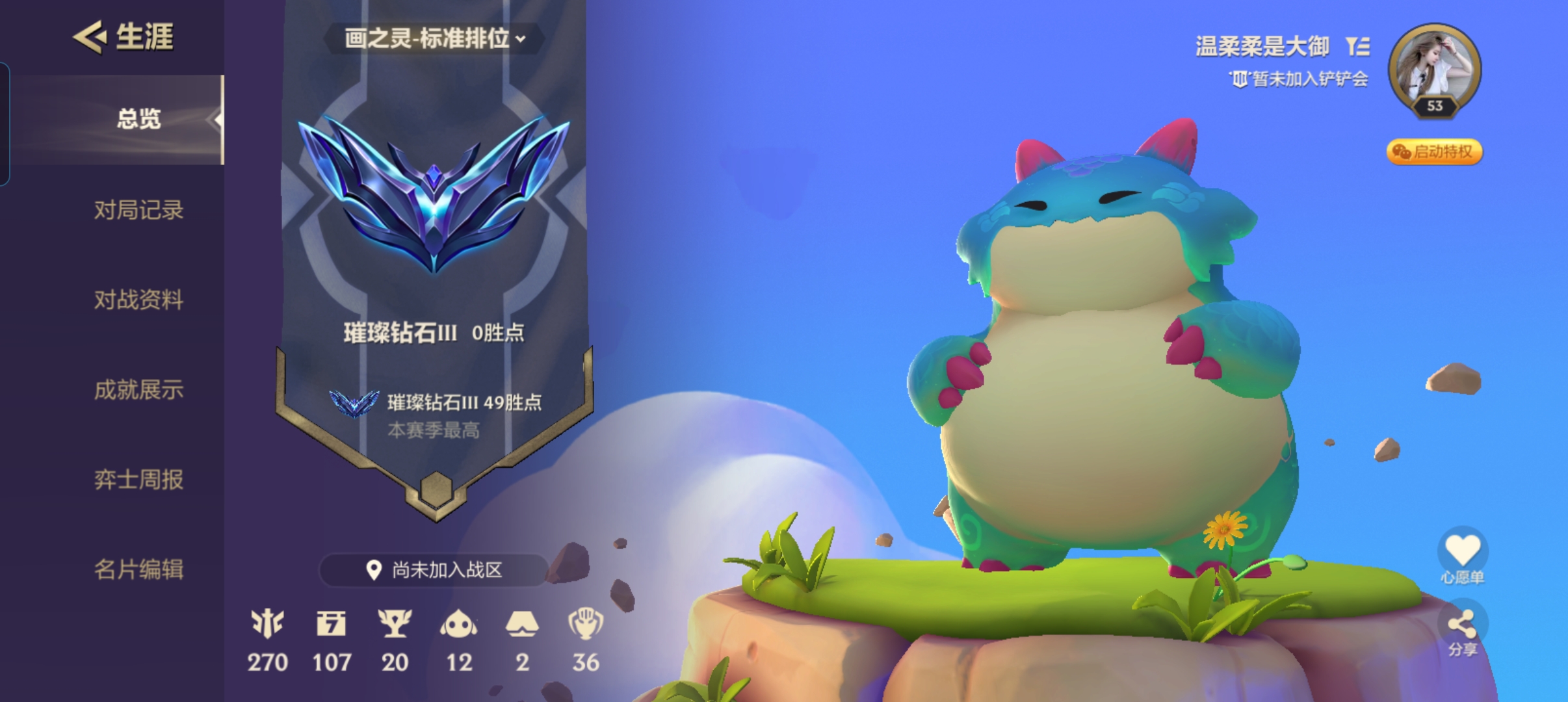Image resolution: width=1568 pixels, height=702 pixels.
Task: Open the stat icon showing 270
Action: click(267, 624)
